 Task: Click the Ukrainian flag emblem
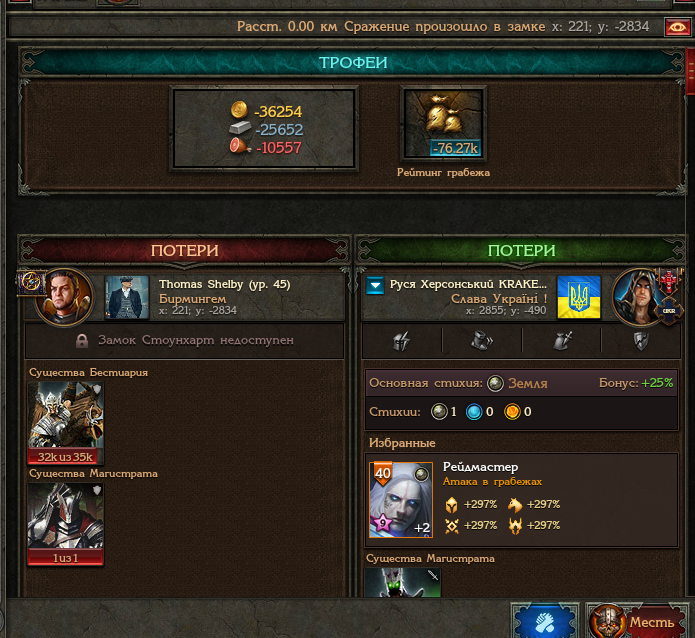[578, 297]
